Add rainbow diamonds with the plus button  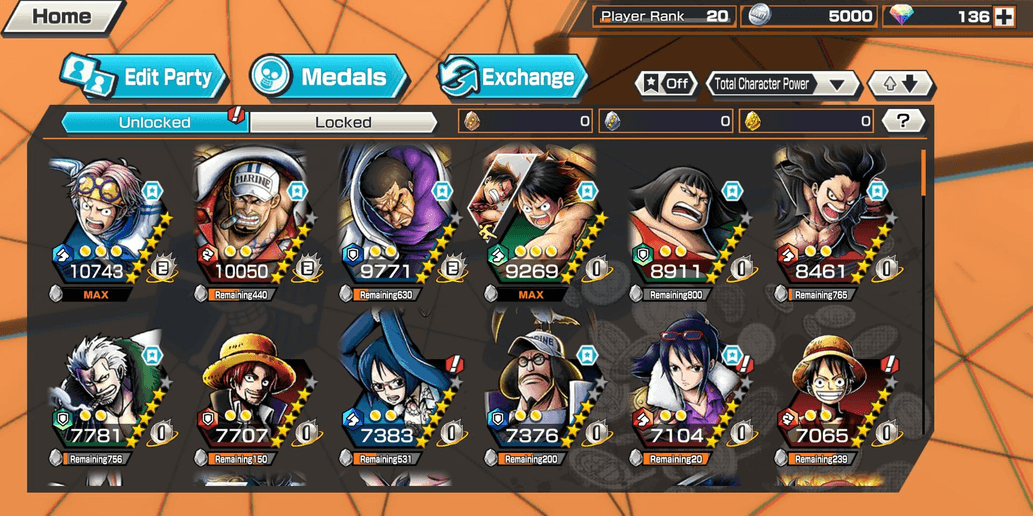1004,16
